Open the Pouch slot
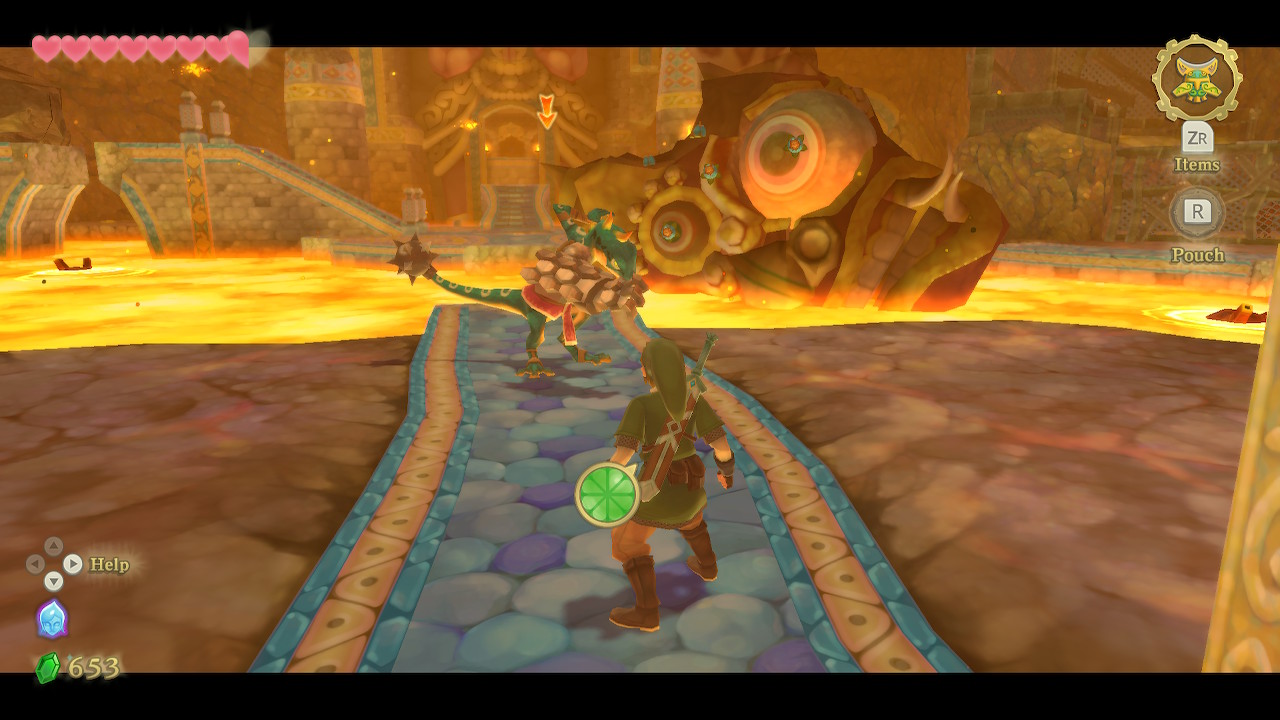1280x720 pixels. point(1197,212)
